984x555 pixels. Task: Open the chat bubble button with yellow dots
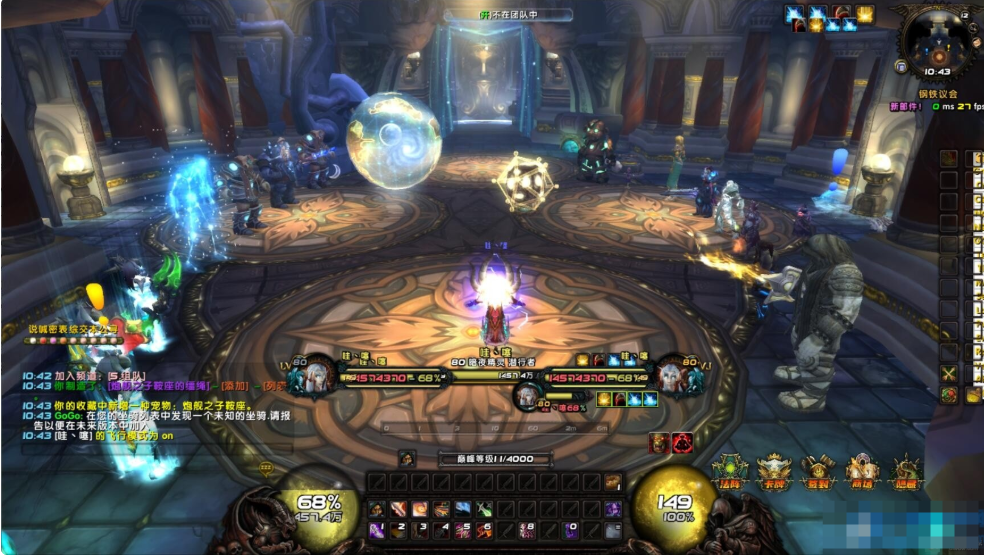(x=265, y=467)
